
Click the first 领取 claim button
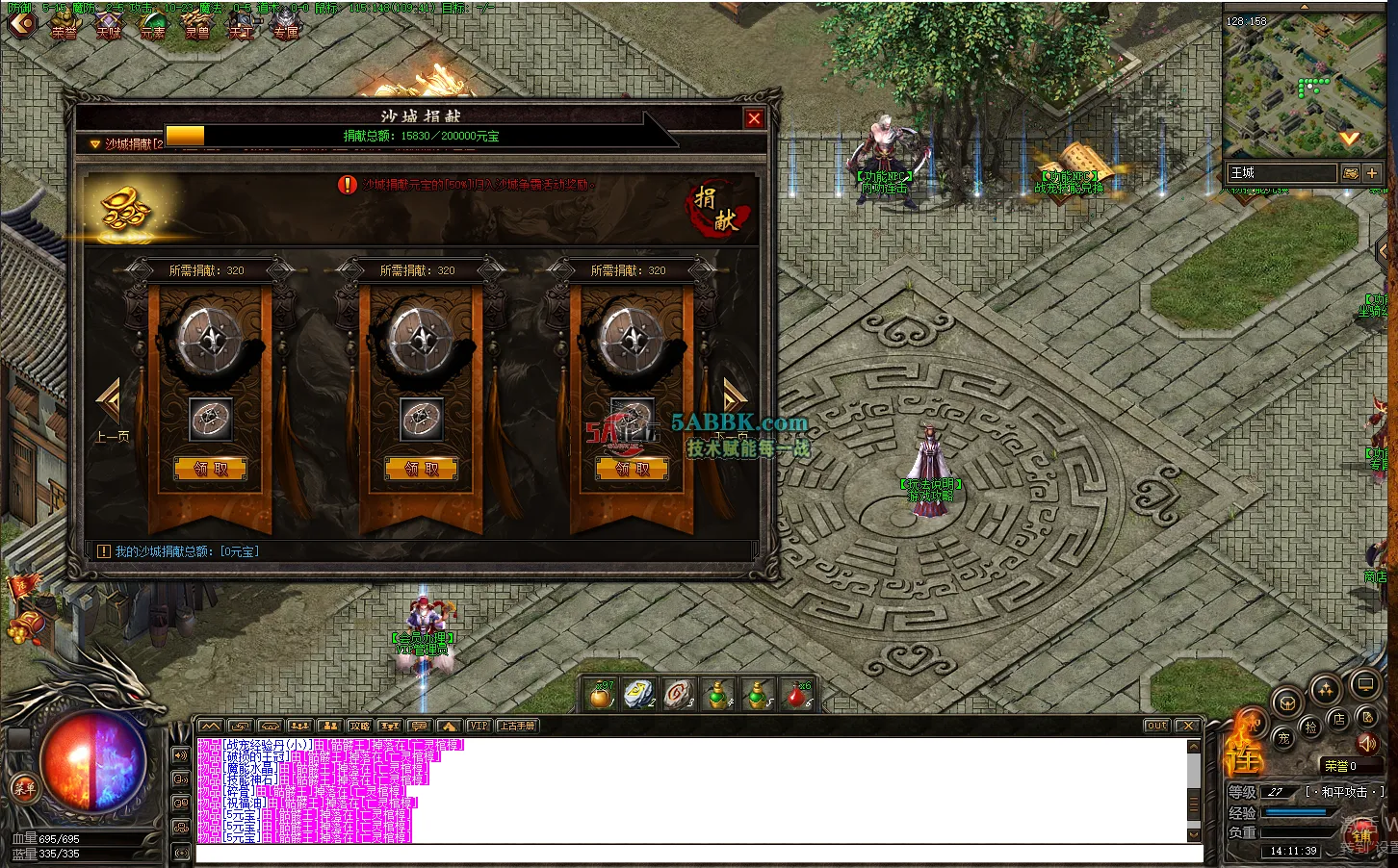[x=209, y=469]
